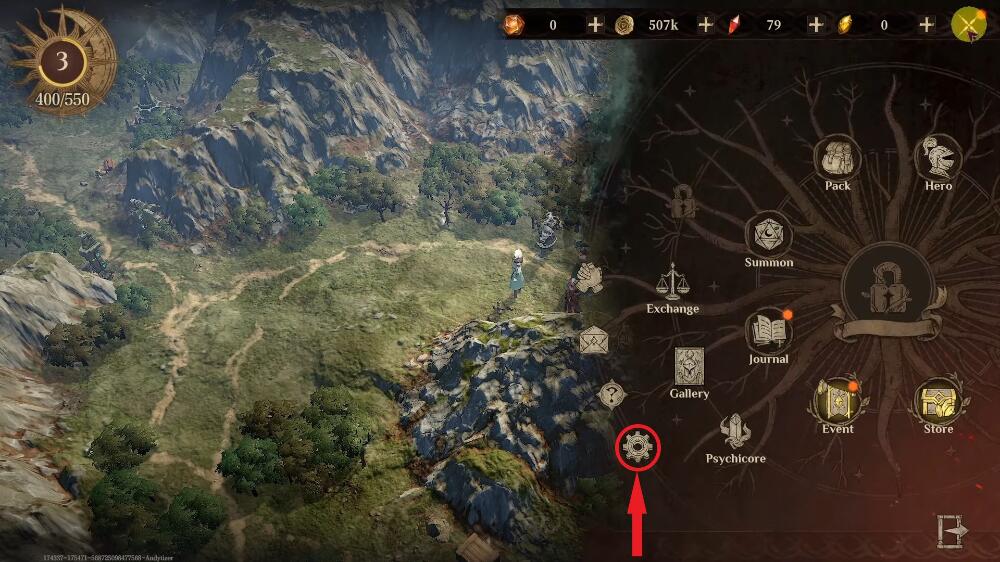Viewport: 1000px width, 562px height.
Task: Click the question mark help icon
Action: point(611,393)
